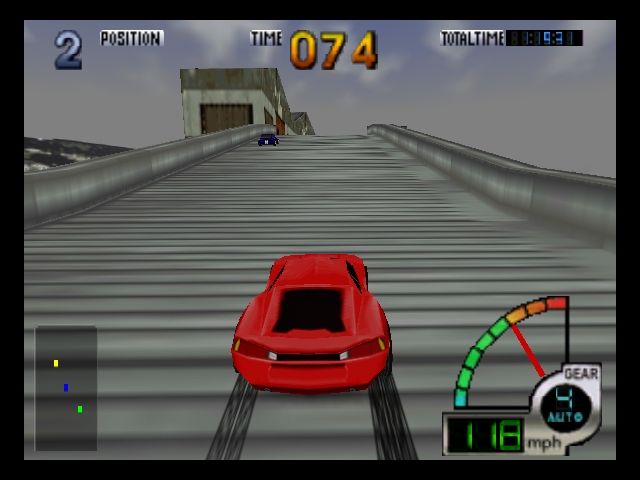
Task: Click the round gear AUTO indicator
Action: 565,404
